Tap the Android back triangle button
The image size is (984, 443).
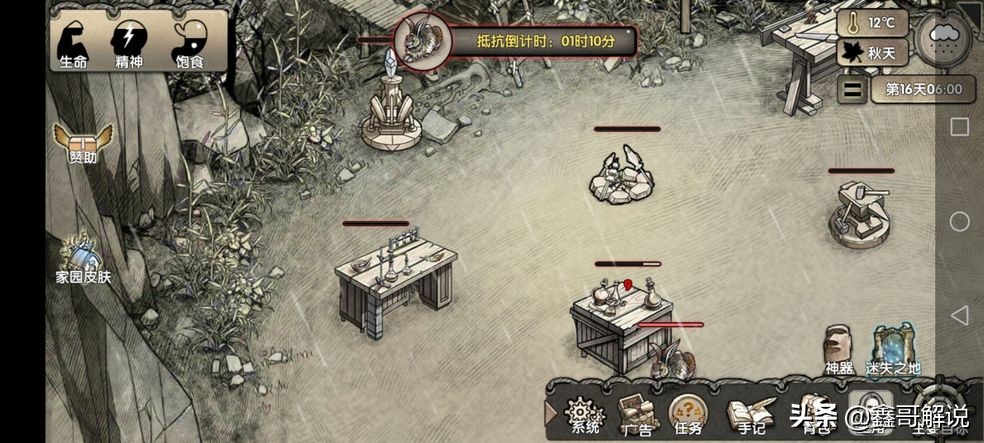(959, 316)
